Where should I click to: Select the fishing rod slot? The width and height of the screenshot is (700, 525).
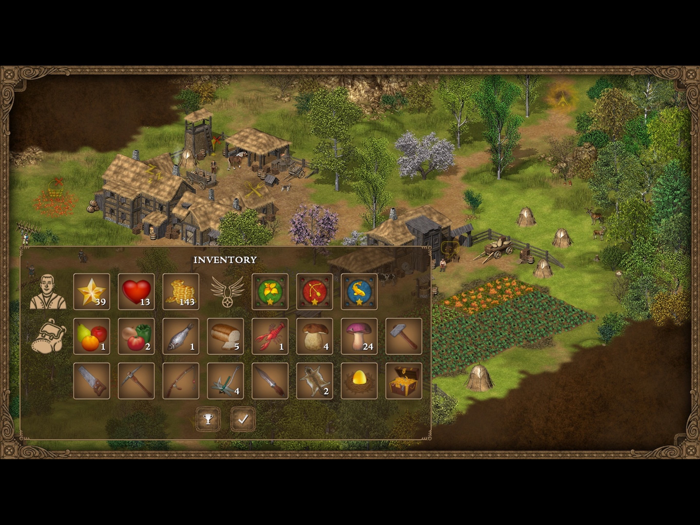pos(181,381)
